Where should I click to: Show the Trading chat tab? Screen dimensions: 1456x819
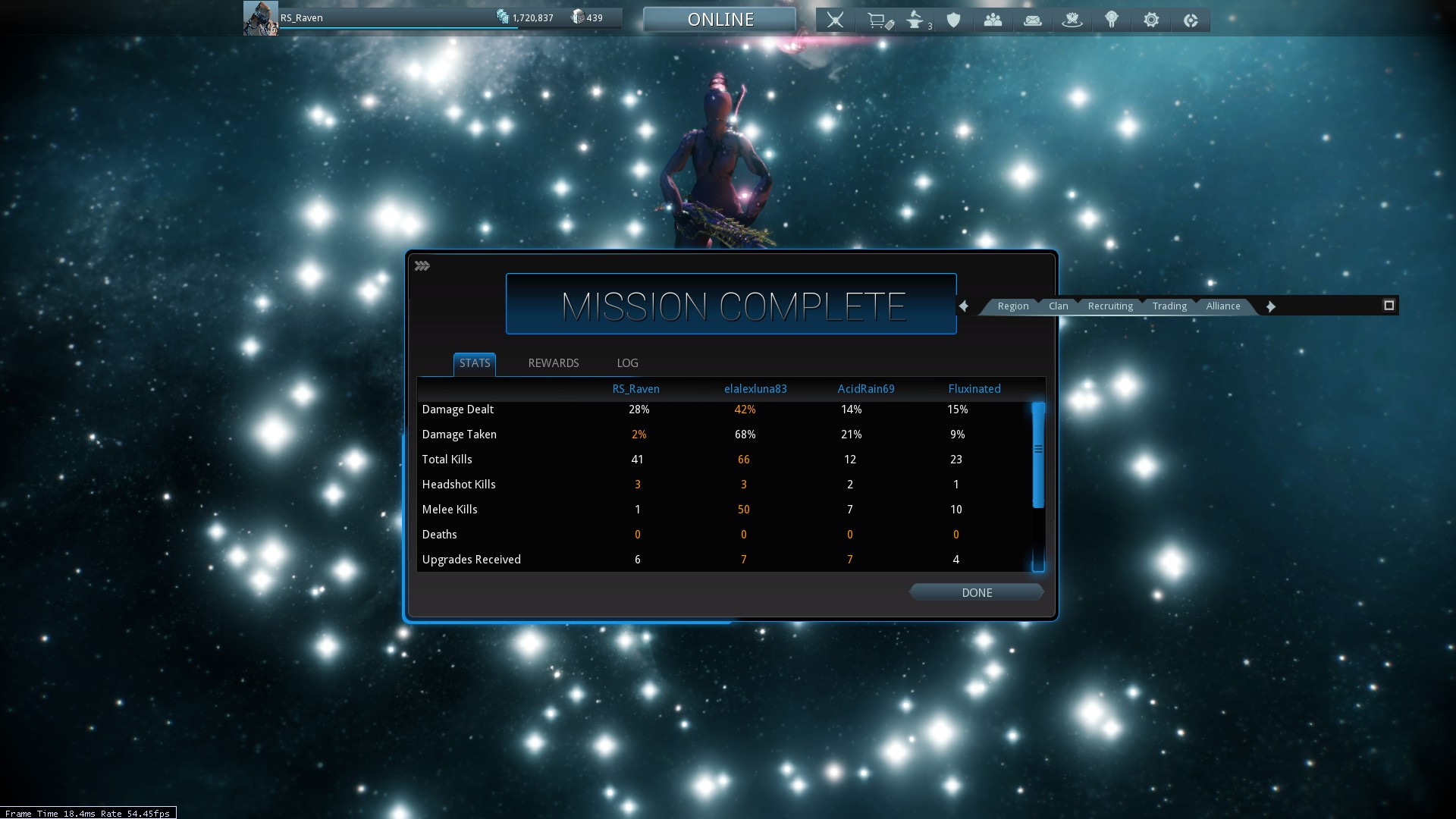pos(1169,306)
